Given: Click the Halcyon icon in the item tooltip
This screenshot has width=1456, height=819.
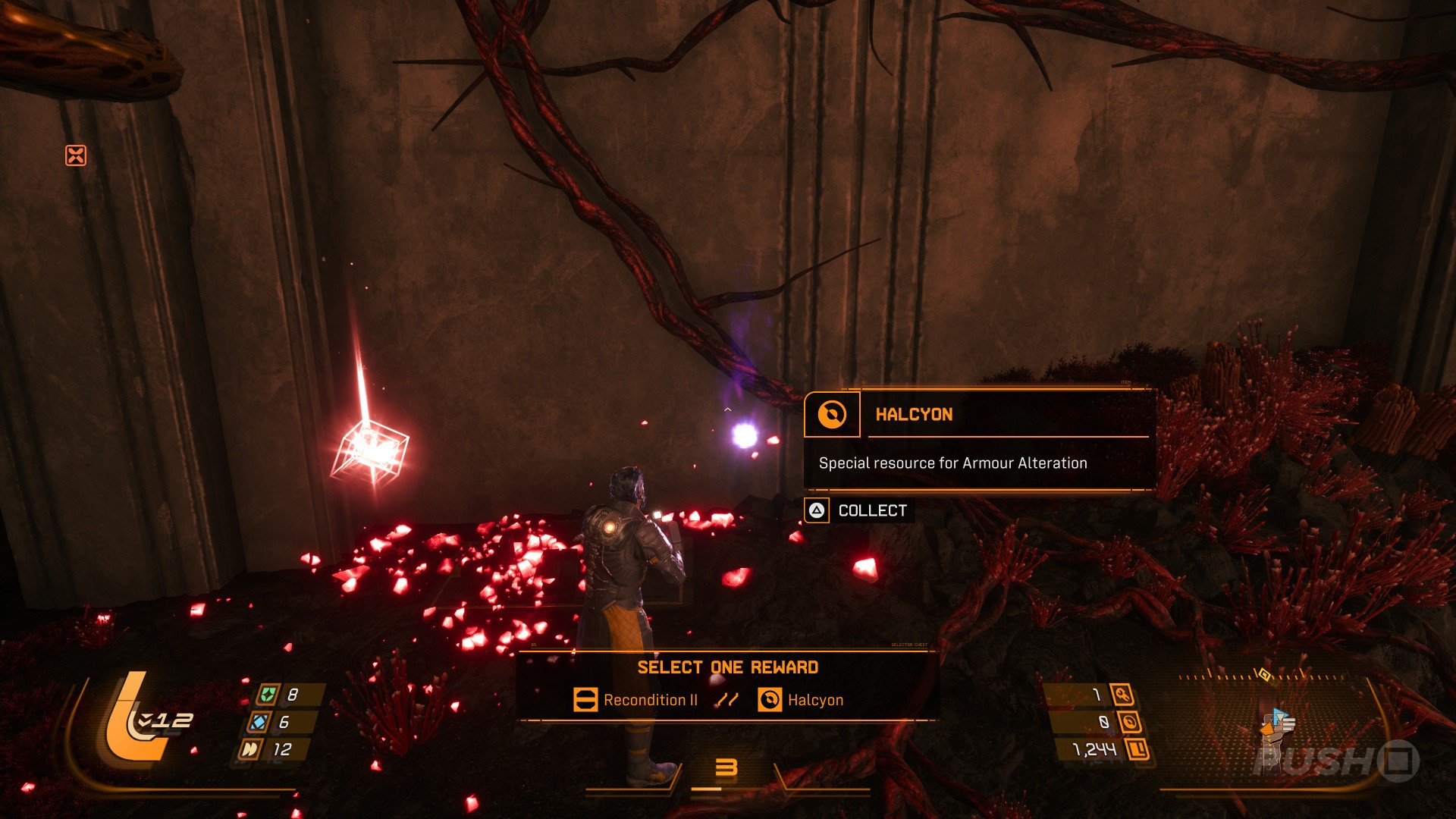Looking at the screenshot, I should [x=832, y=415].
